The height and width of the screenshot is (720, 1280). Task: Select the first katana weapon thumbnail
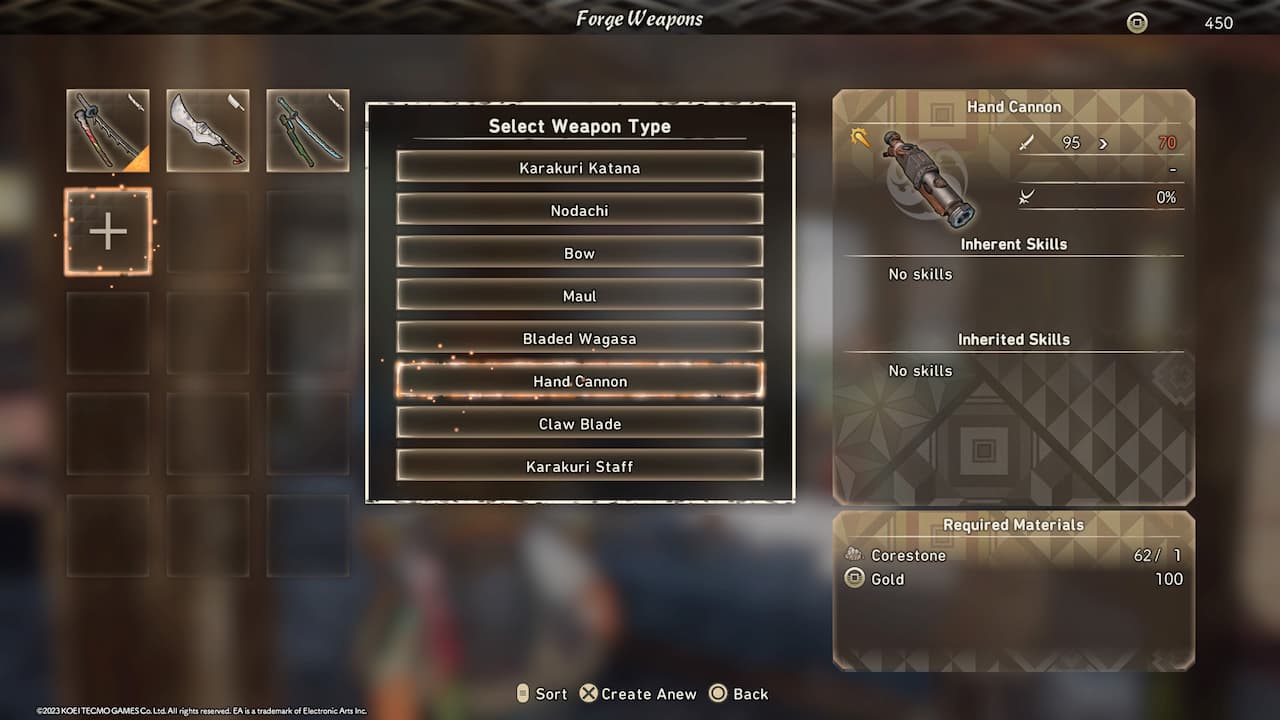[x=107, y=130]
